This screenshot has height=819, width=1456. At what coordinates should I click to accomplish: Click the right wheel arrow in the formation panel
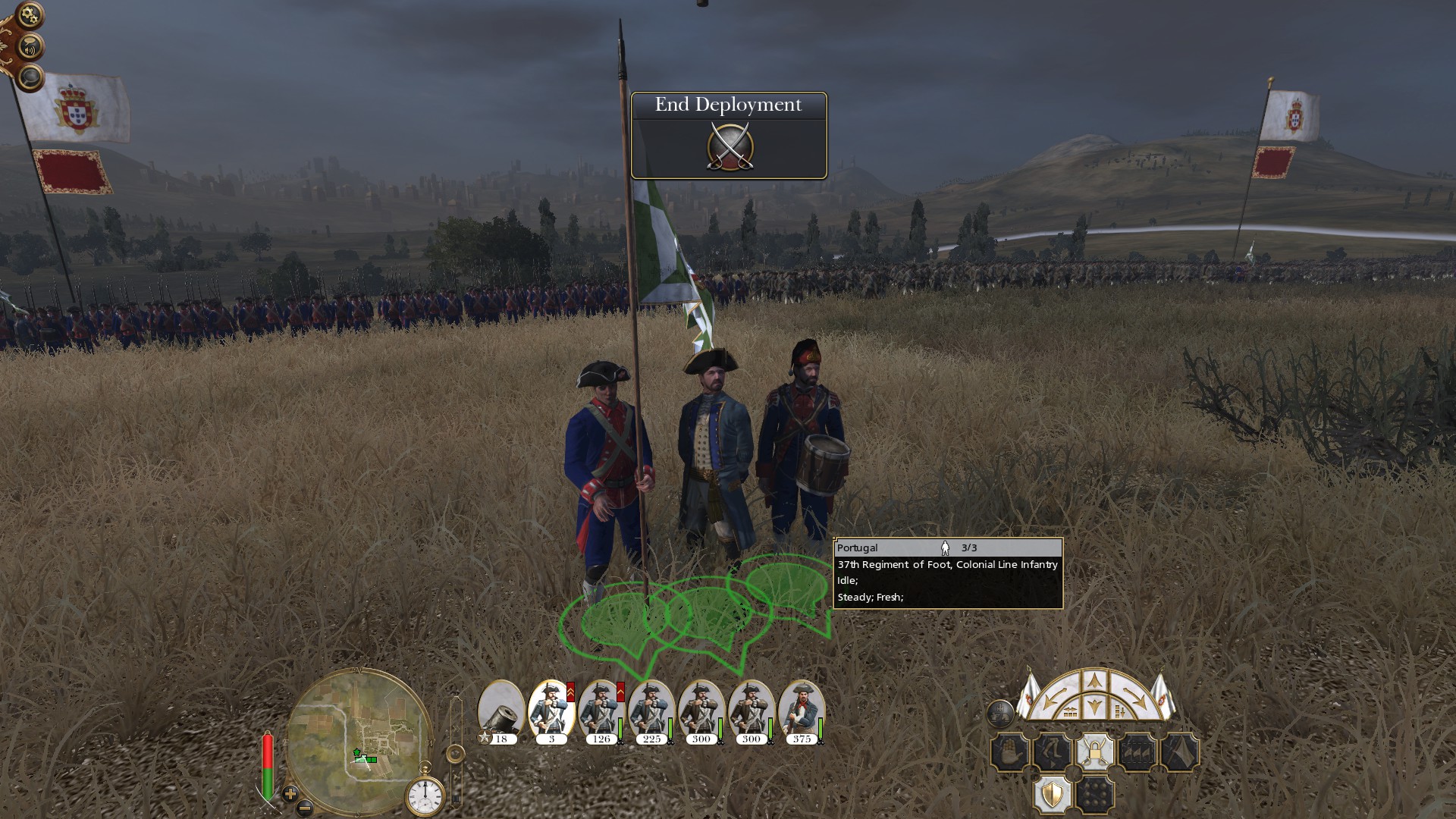[1136, 695]
